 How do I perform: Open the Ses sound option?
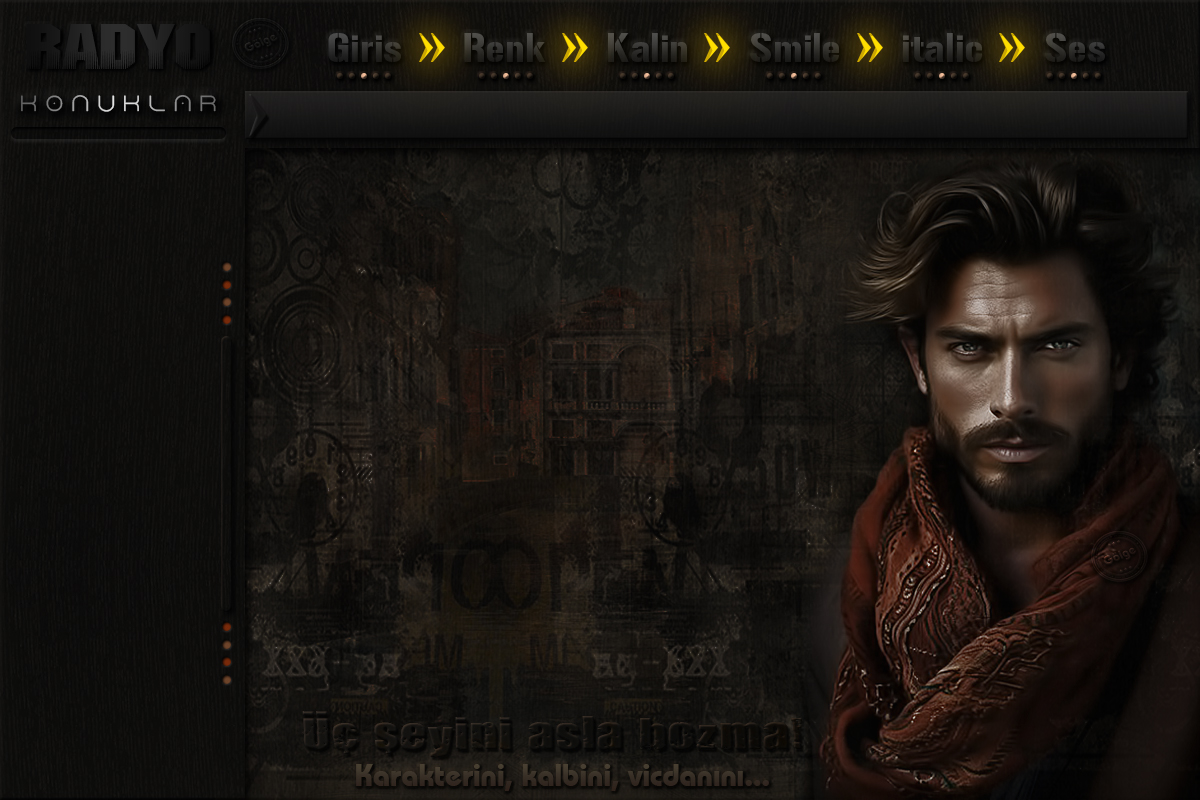click(x=1074, y=48)
